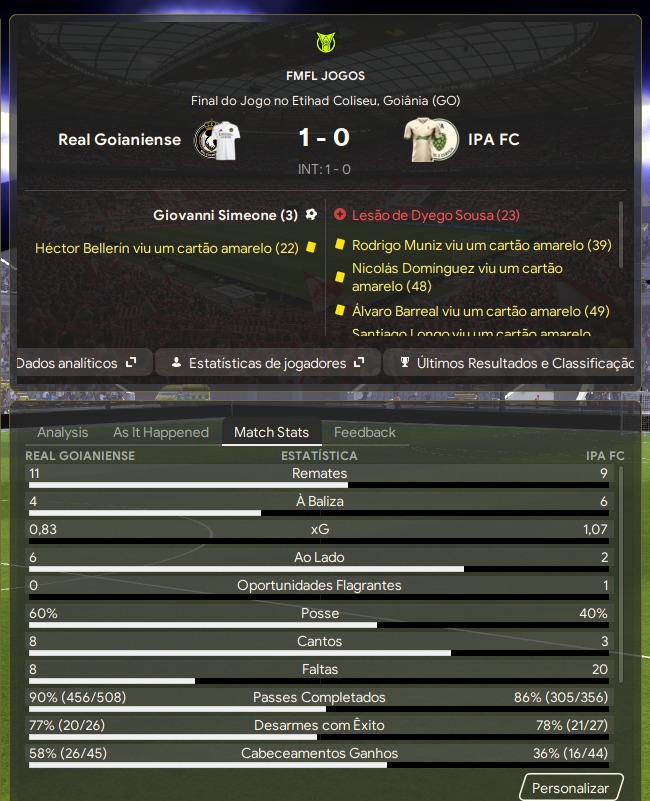Open Lesão de Dyego Sousa event

point(435,215)
